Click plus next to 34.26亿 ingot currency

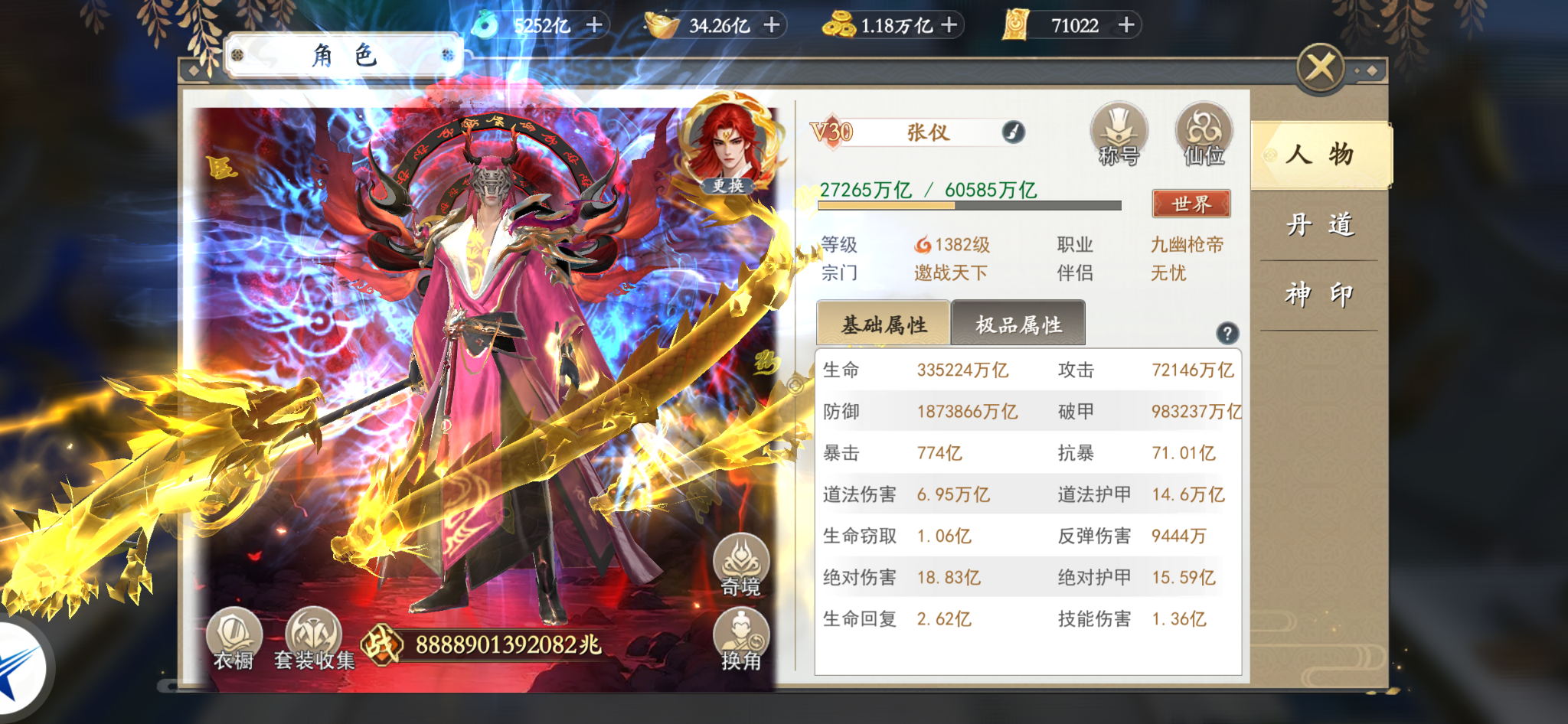[770, 25]
